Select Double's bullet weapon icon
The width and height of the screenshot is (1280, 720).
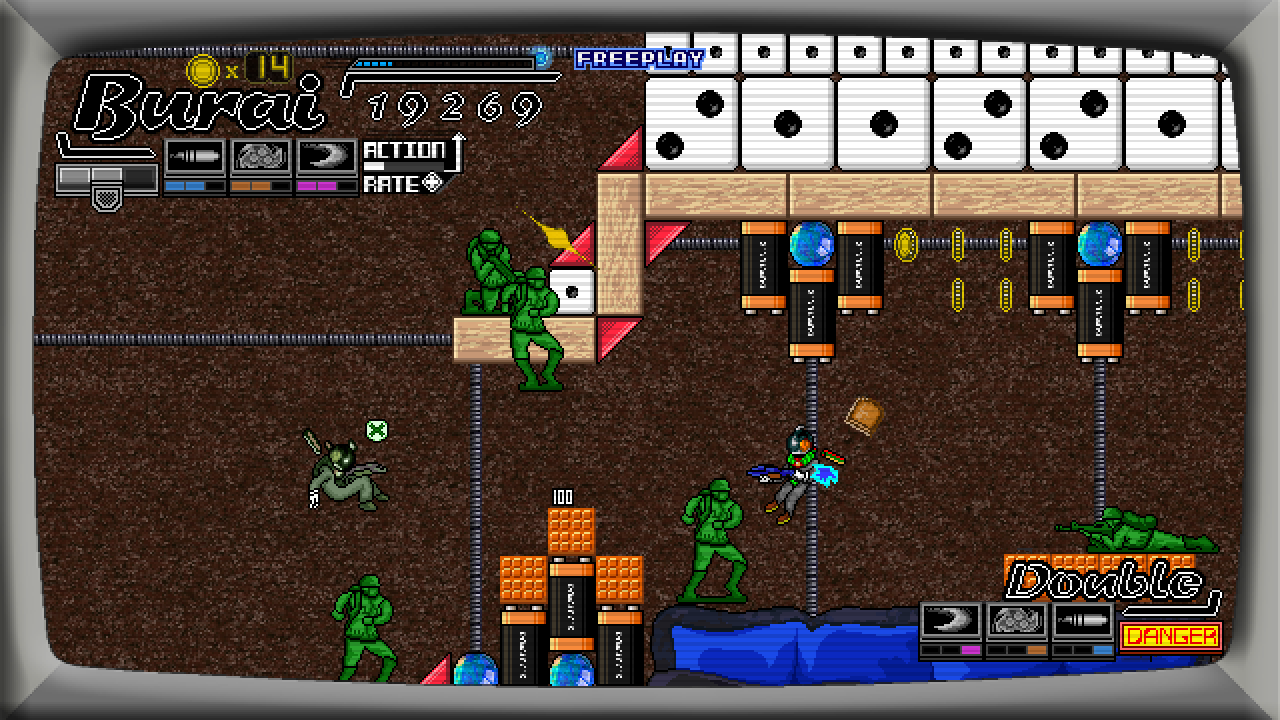1083,621
